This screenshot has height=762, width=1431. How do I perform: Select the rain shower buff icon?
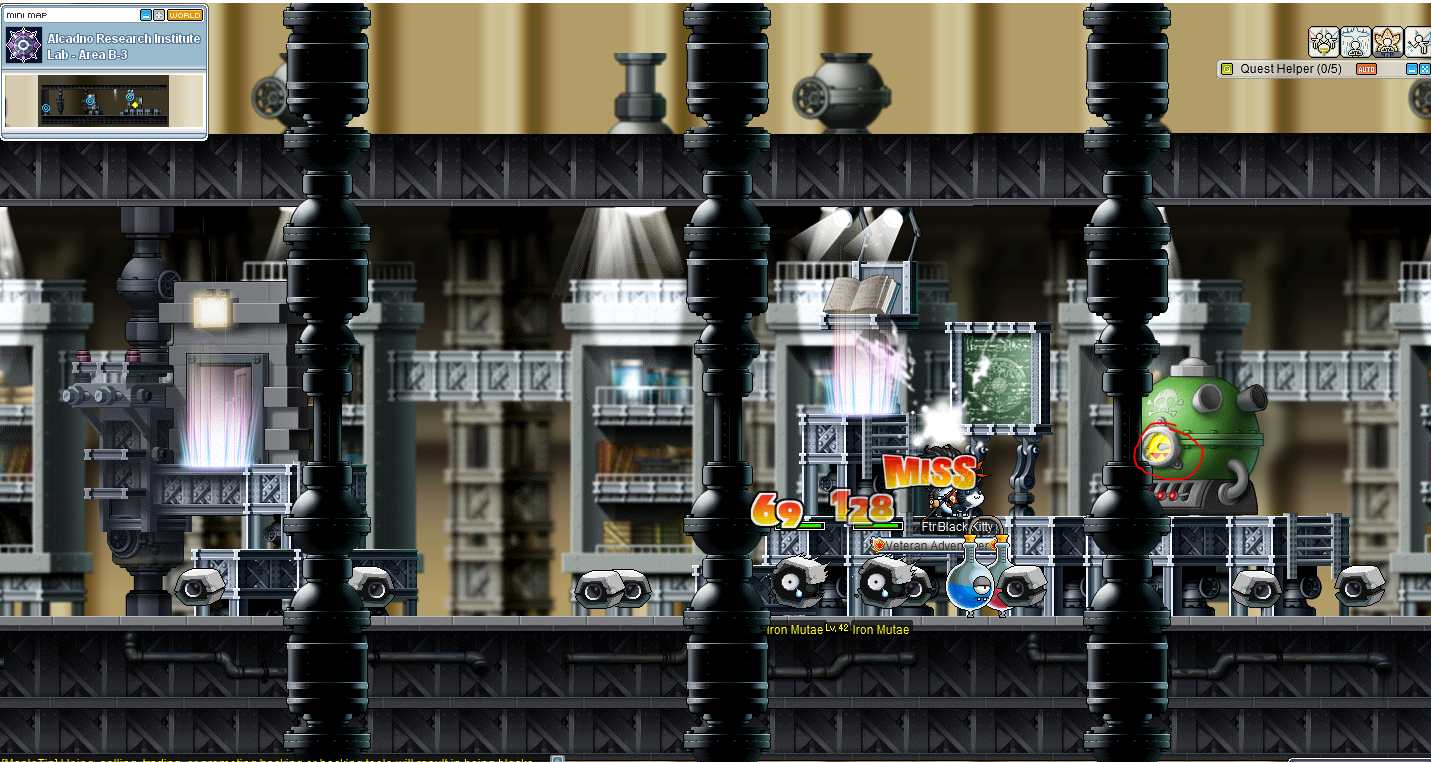(1355, 42)
